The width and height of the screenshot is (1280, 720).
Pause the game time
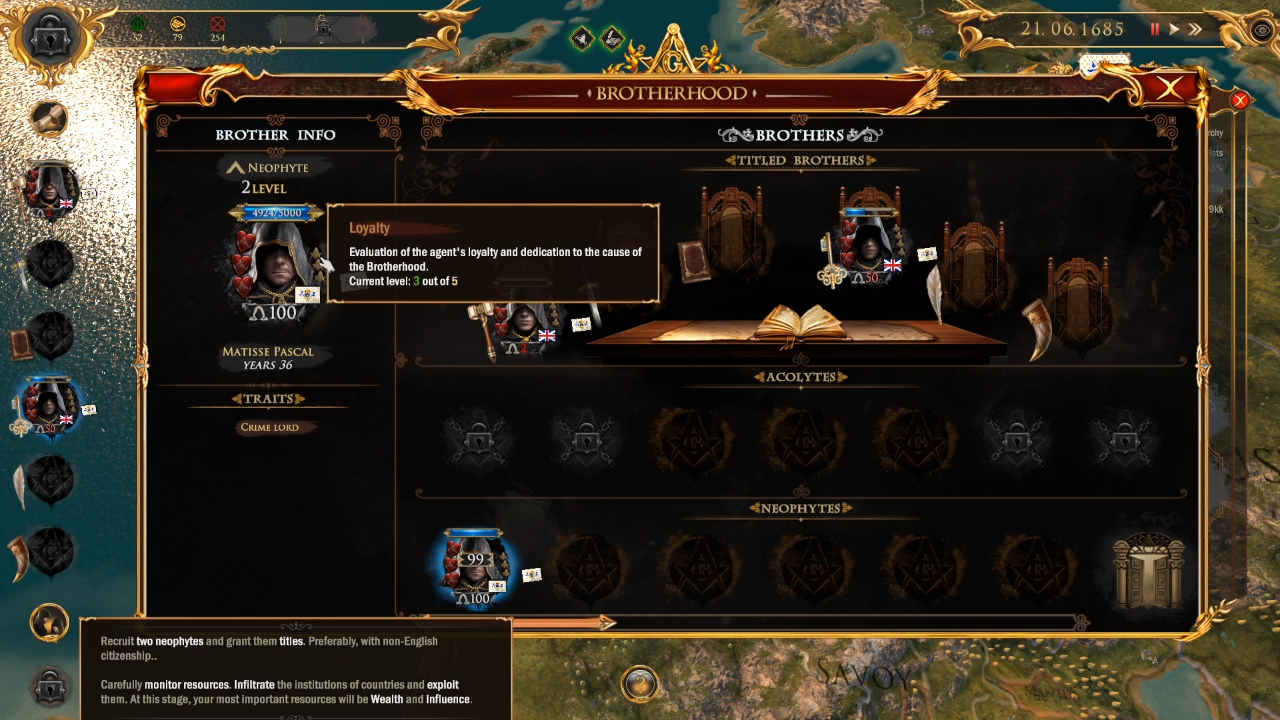[1155, 29]
